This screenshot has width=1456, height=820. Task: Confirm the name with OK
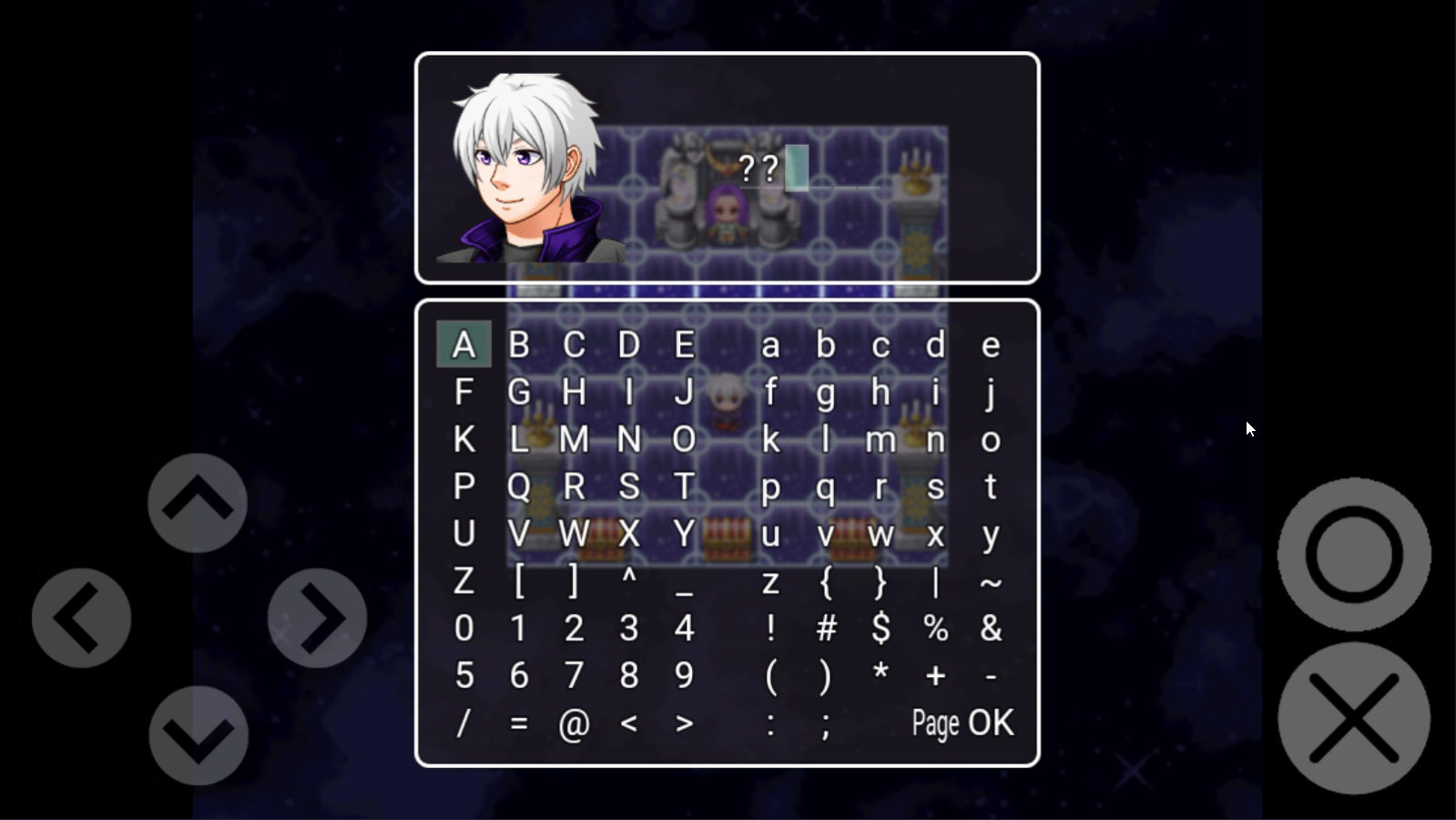991,723
